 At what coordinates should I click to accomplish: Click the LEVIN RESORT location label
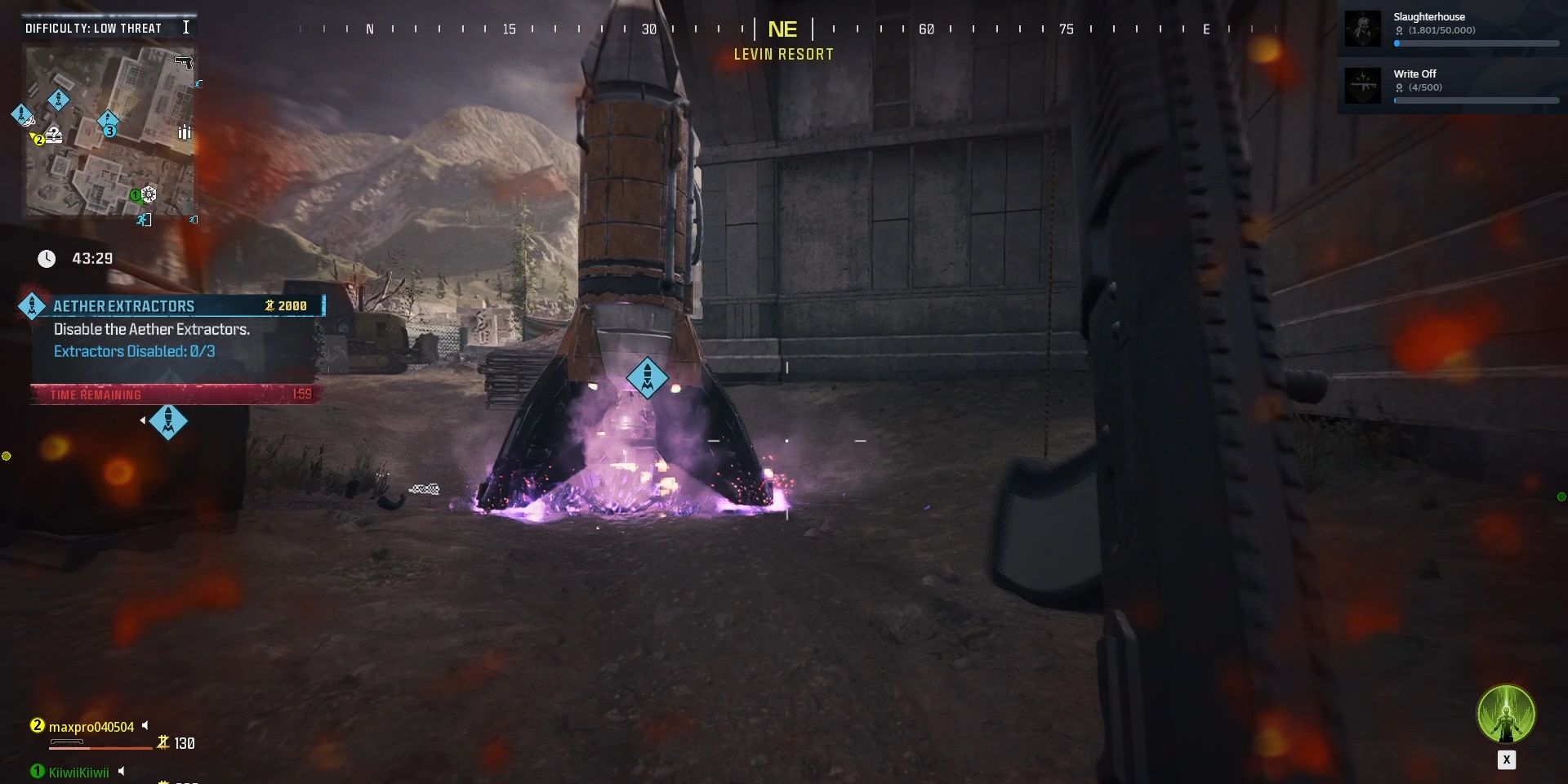pos(782,54)
